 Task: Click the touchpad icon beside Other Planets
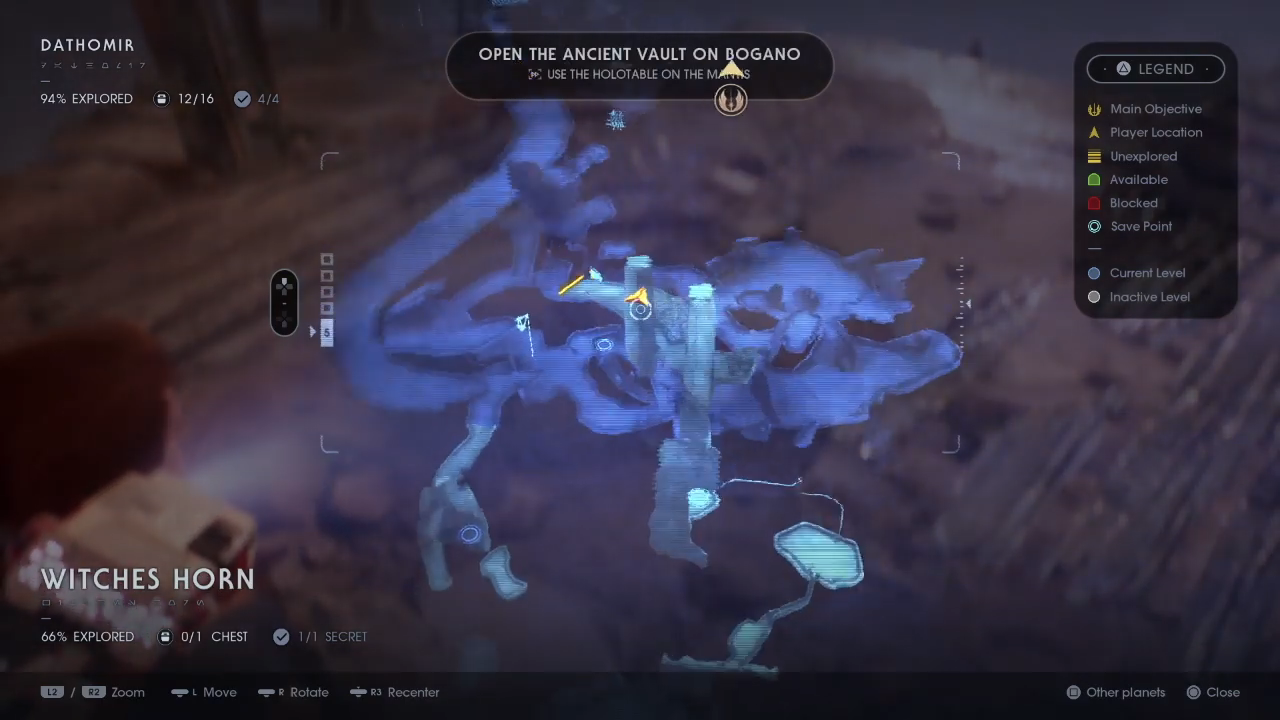[x=1074, y=692]
